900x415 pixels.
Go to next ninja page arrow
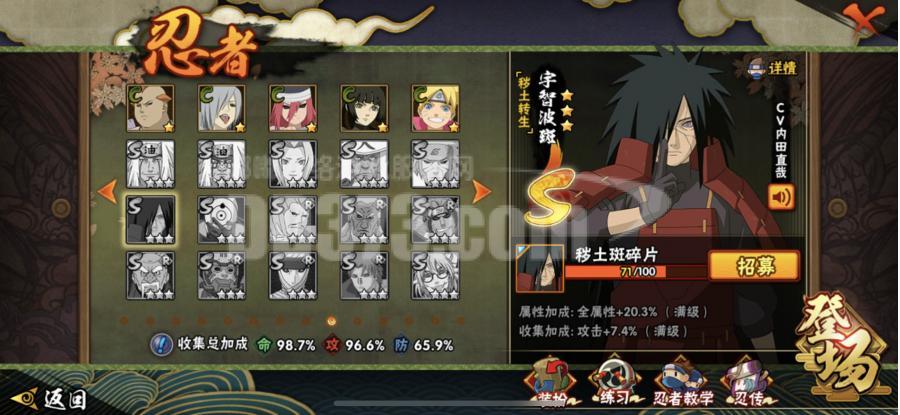click(481, 190)
